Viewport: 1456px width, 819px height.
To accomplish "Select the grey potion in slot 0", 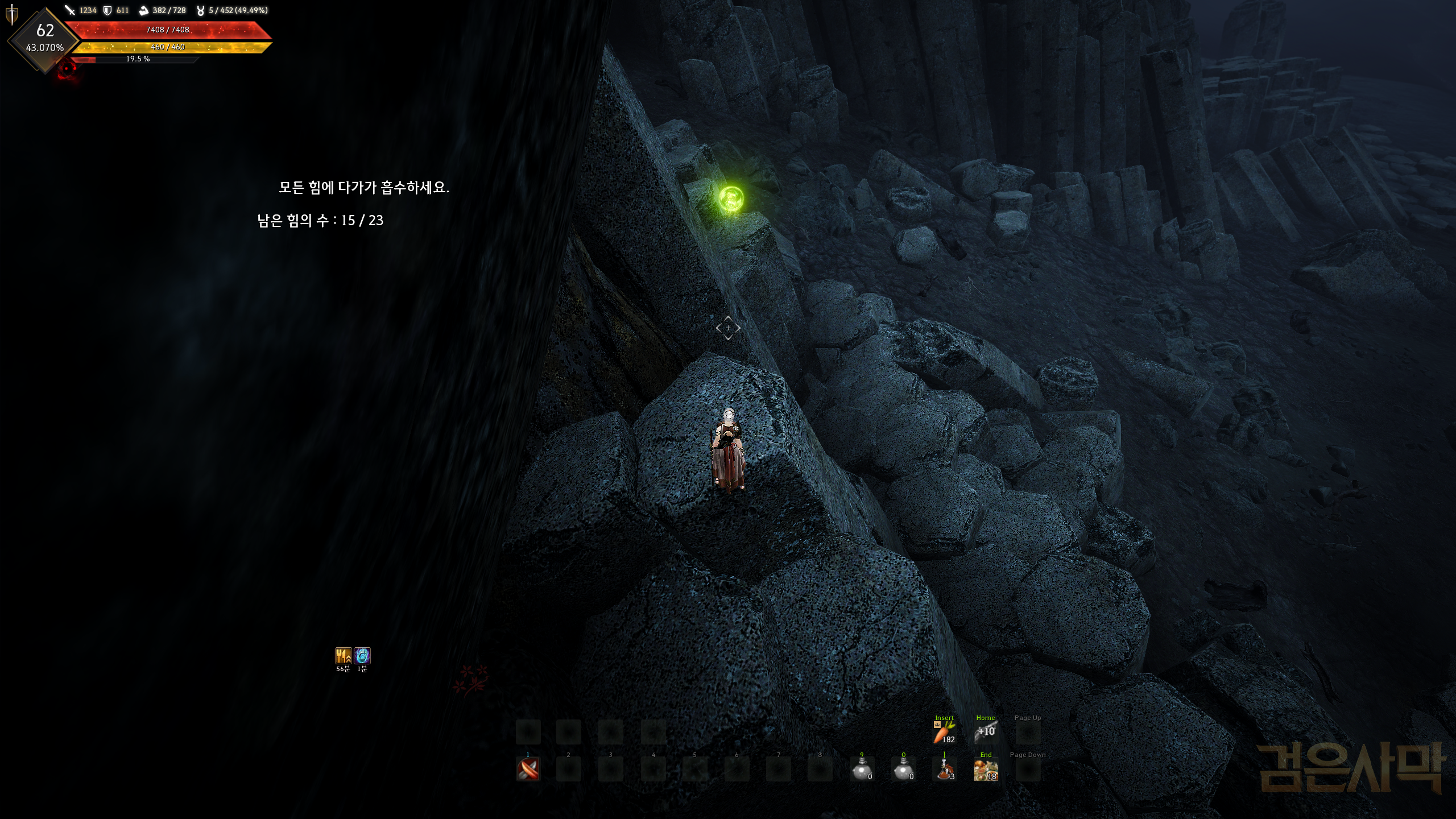I will (903, 770).
